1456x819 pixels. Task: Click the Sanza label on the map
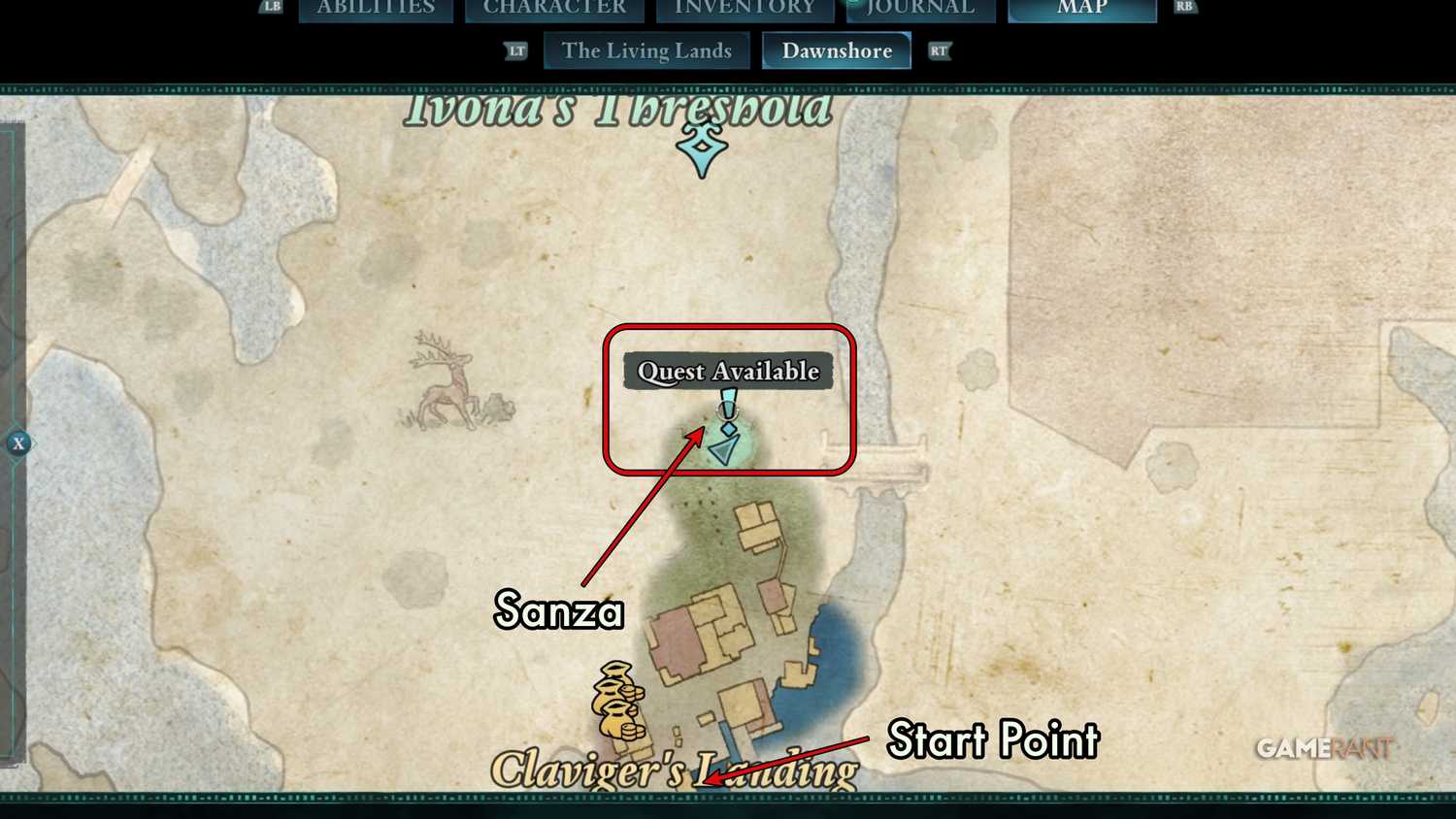click(x=558, y=611)
